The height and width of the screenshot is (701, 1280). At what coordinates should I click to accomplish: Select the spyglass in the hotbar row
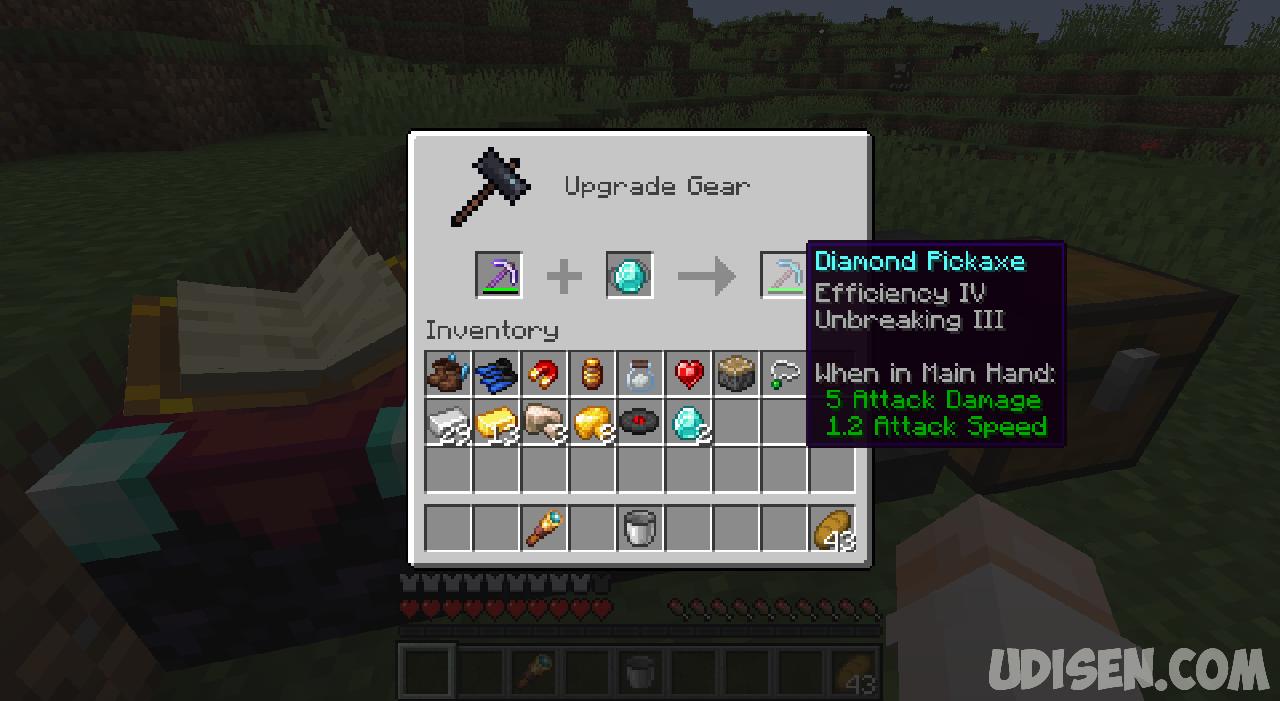(x=544, y=528)
